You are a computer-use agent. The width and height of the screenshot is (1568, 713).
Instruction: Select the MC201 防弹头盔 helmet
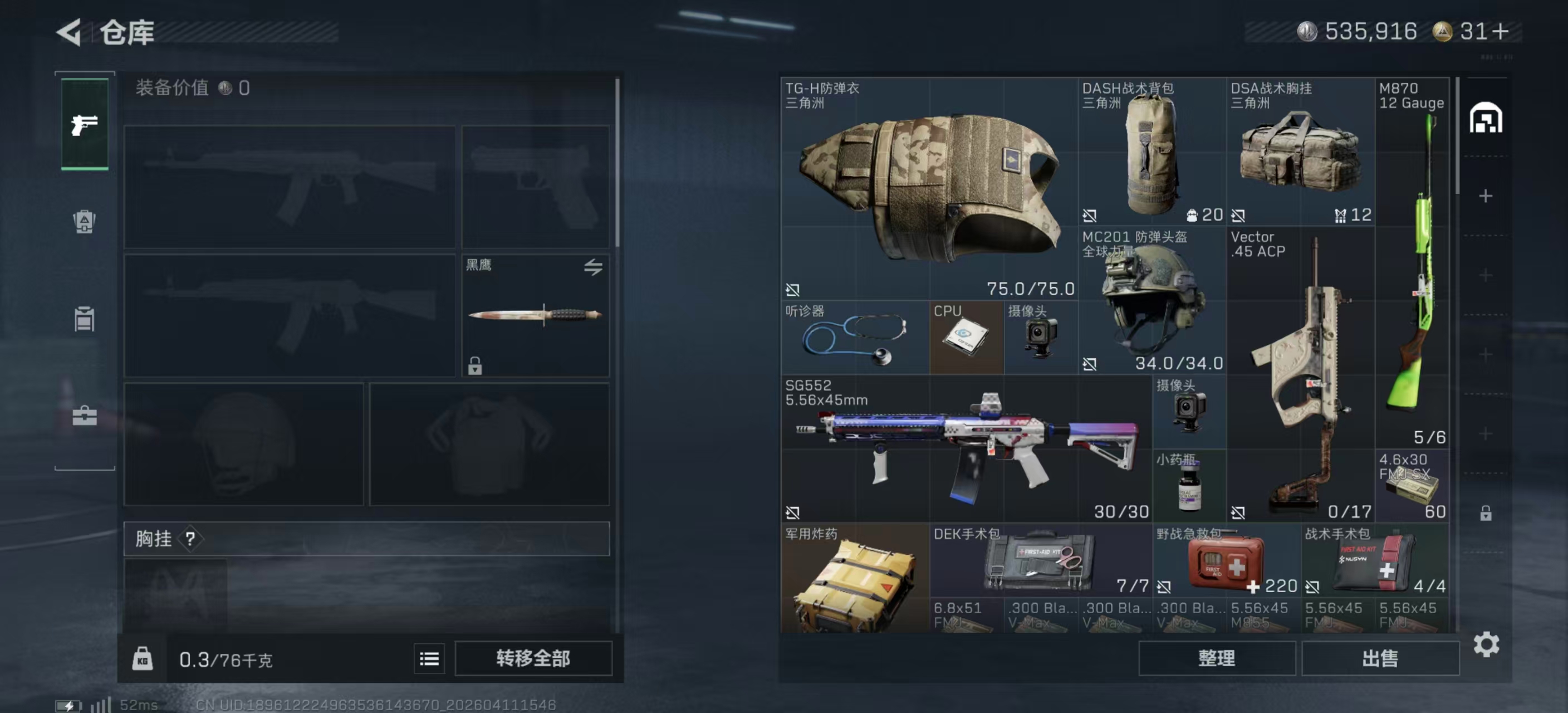coord(1151,301)
